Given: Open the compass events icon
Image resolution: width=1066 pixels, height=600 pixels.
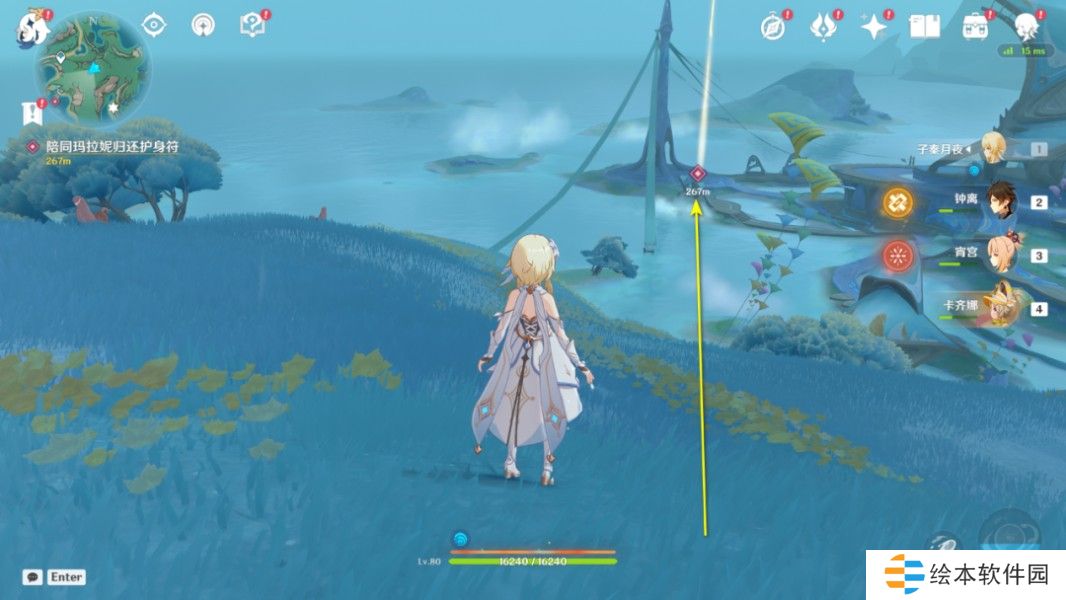Looking at the screenshot, I should [x=773, y=27].
